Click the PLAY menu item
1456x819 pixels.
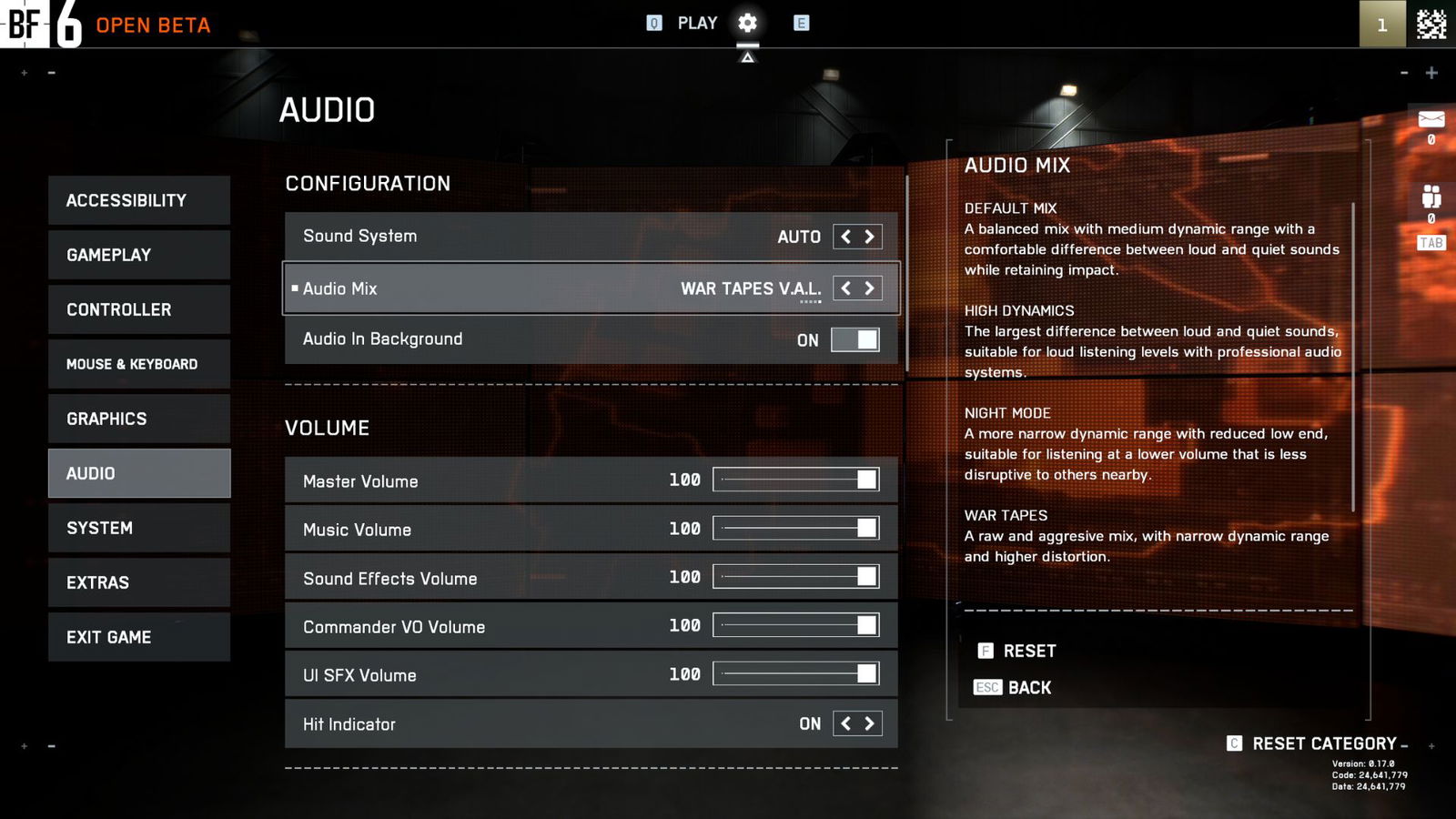pos(695,23)
